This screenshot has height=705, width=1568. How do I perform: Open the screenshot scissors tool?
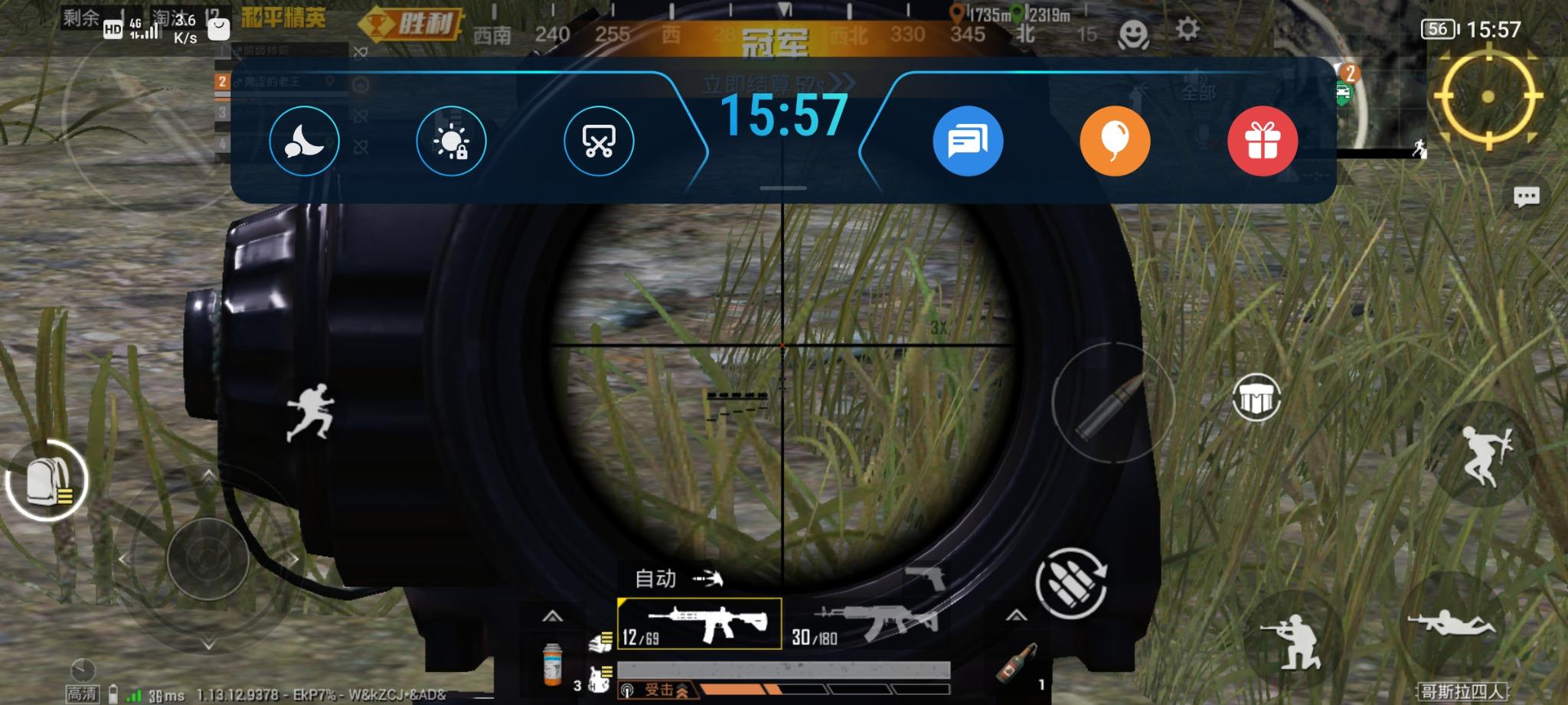(x=598, y=141)
